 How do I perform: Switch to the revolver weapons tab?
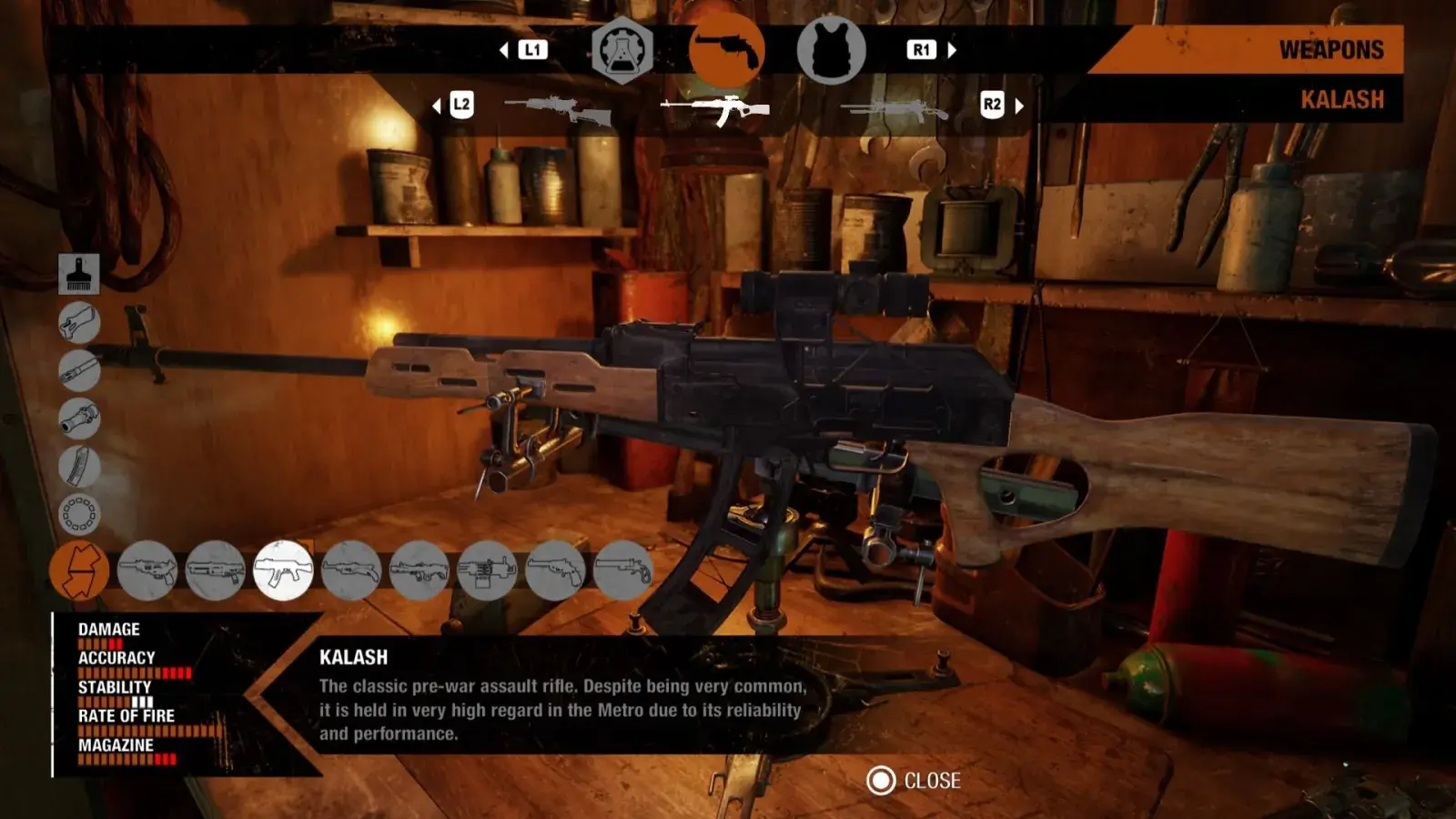coord(725,51)
